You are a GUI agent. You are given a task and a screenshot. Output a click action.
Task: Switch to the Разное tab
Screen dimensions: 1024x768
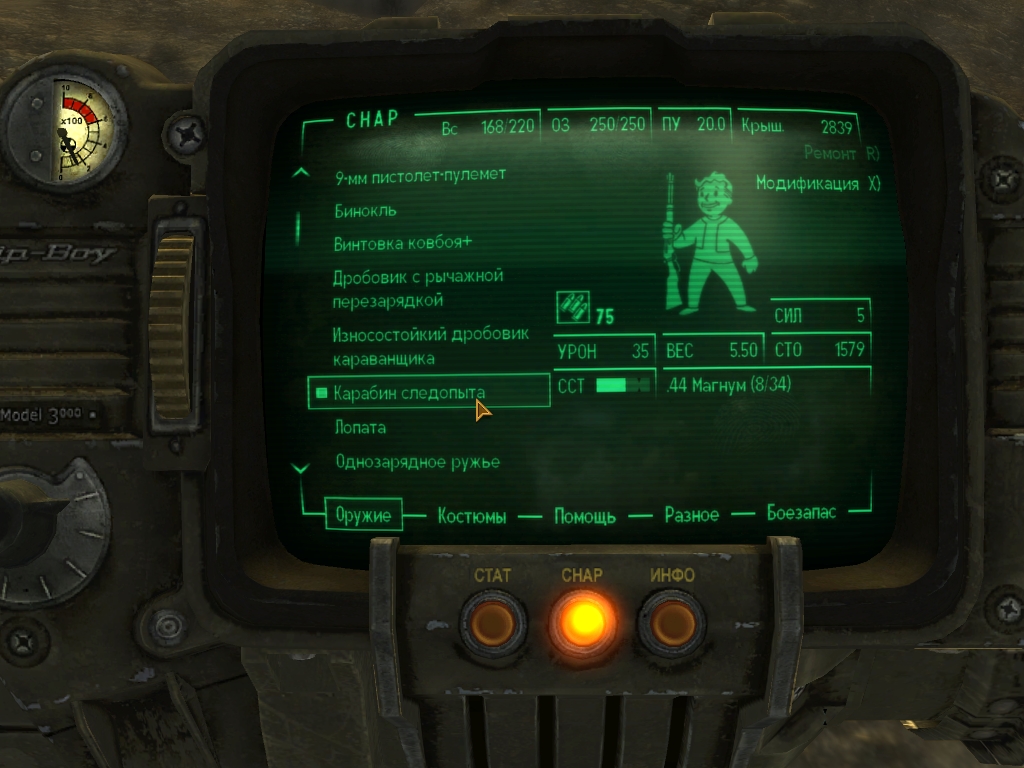pos(692,515)
